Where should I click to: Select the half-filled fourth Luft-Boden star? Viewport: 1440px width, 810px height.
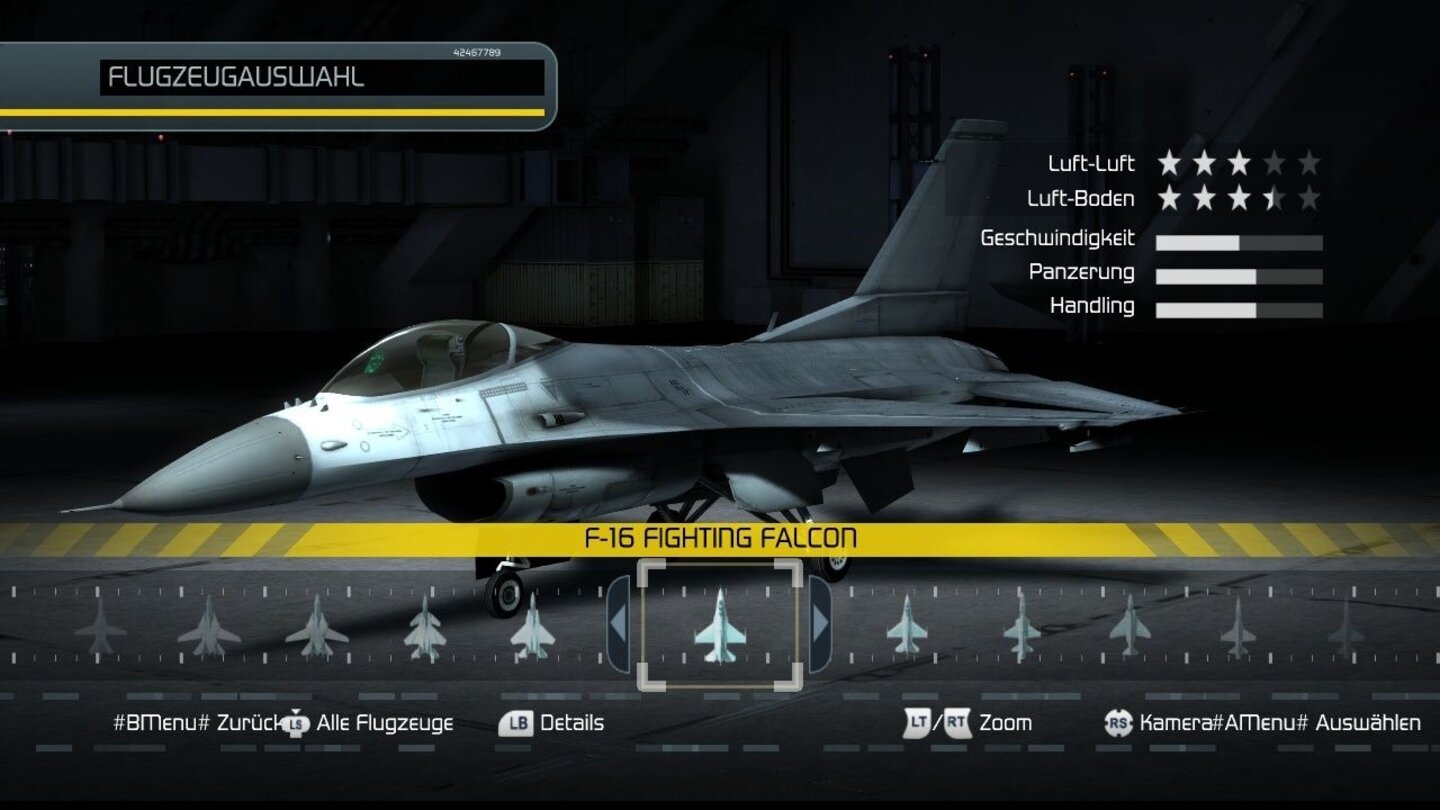(1274, 197)
